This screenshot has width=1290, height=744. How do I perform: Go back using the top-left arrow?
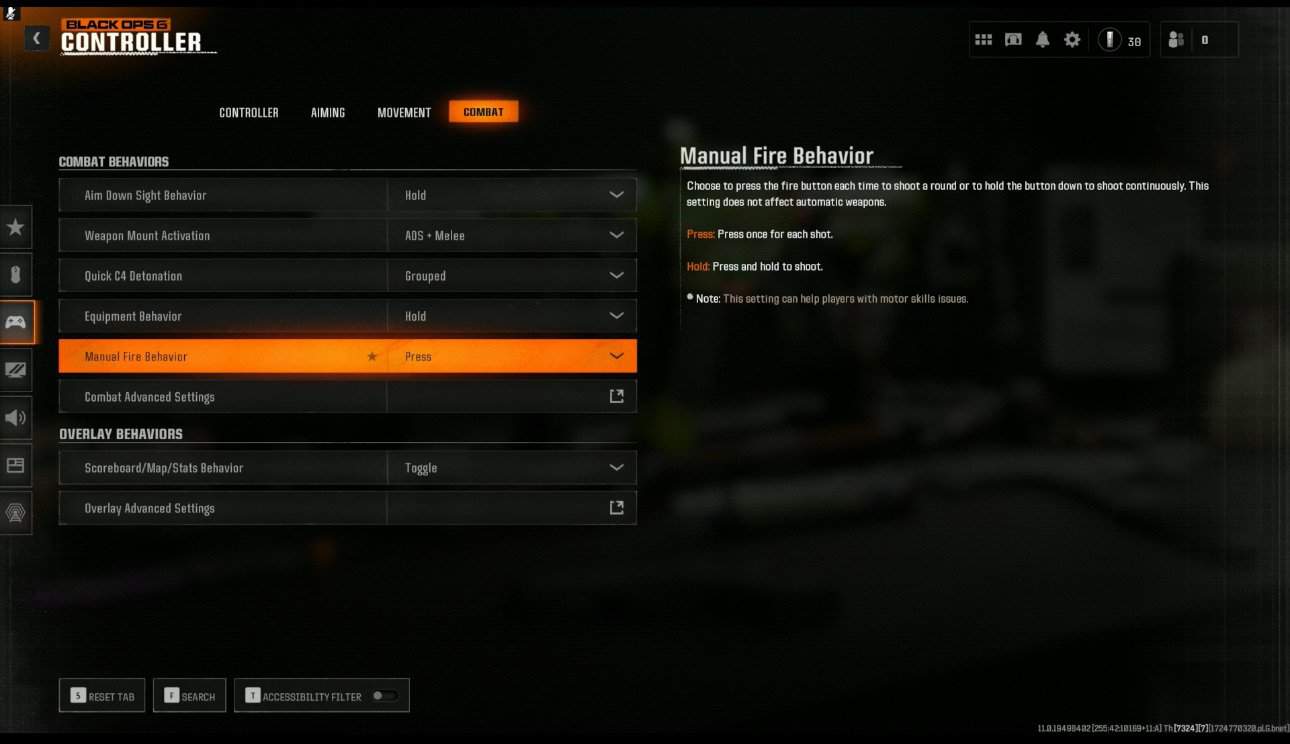point(37,39)
